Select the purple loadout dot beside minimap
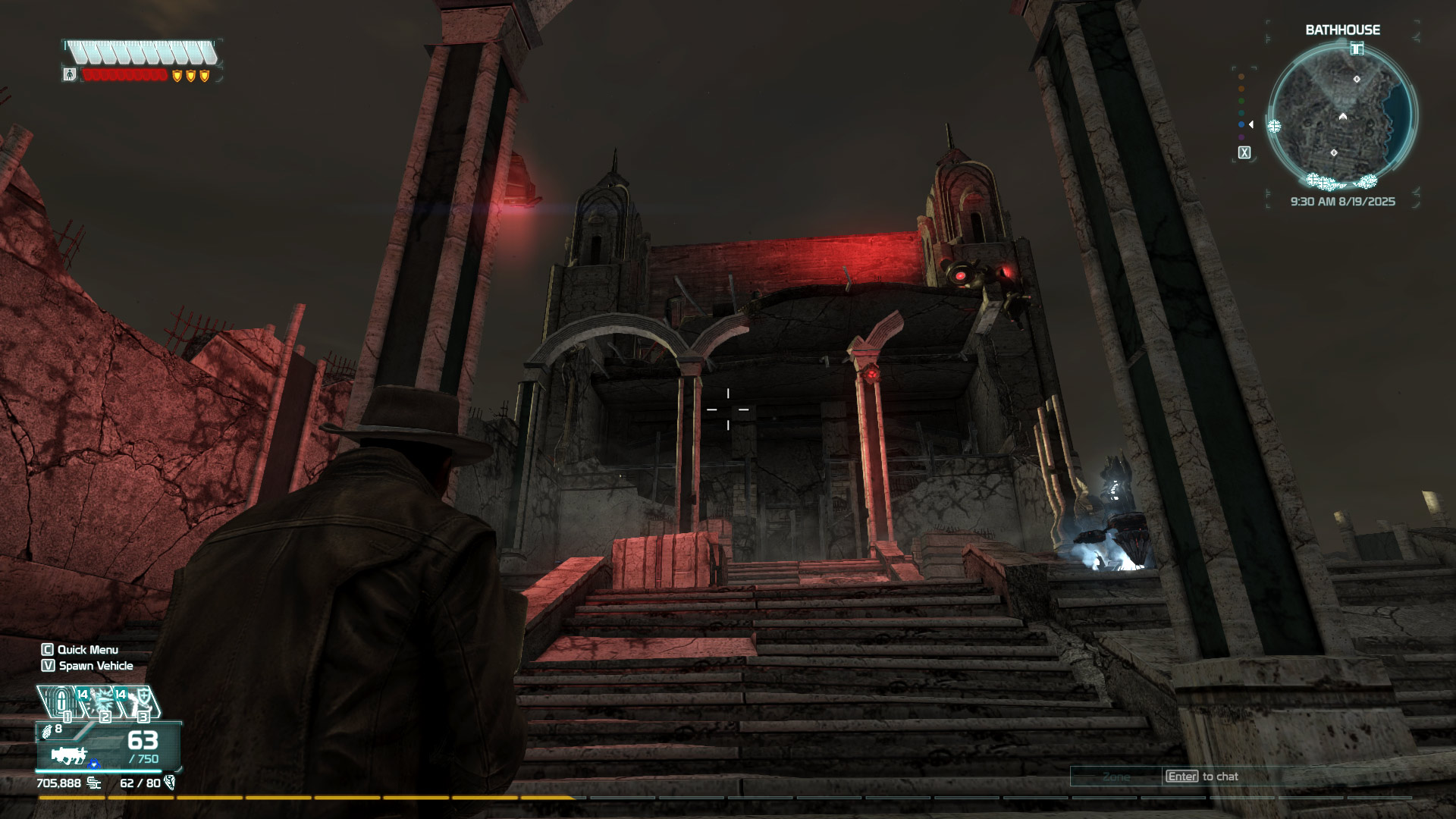The width and height of the screenshot is (1456, 819). pyautogui.click(x=1241, y=137)
